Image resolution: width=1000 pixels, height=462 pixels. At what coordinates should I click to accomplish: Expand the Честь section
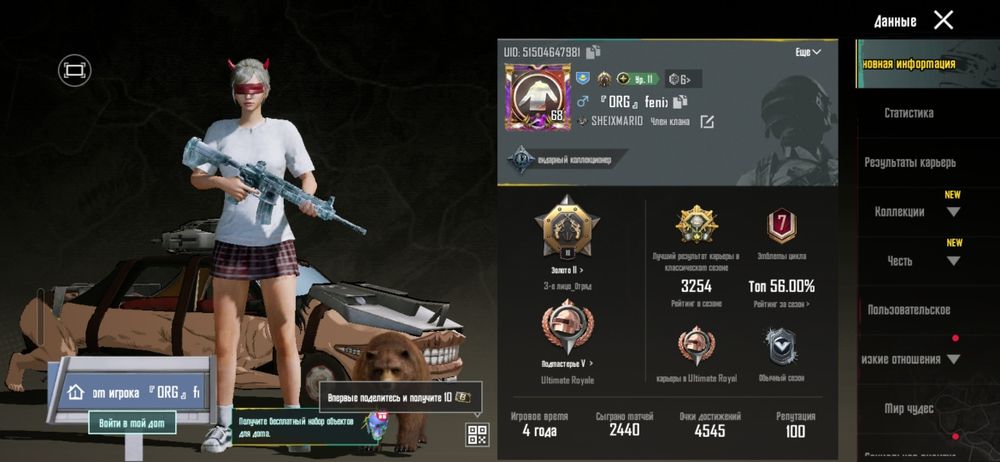(953, 261)
